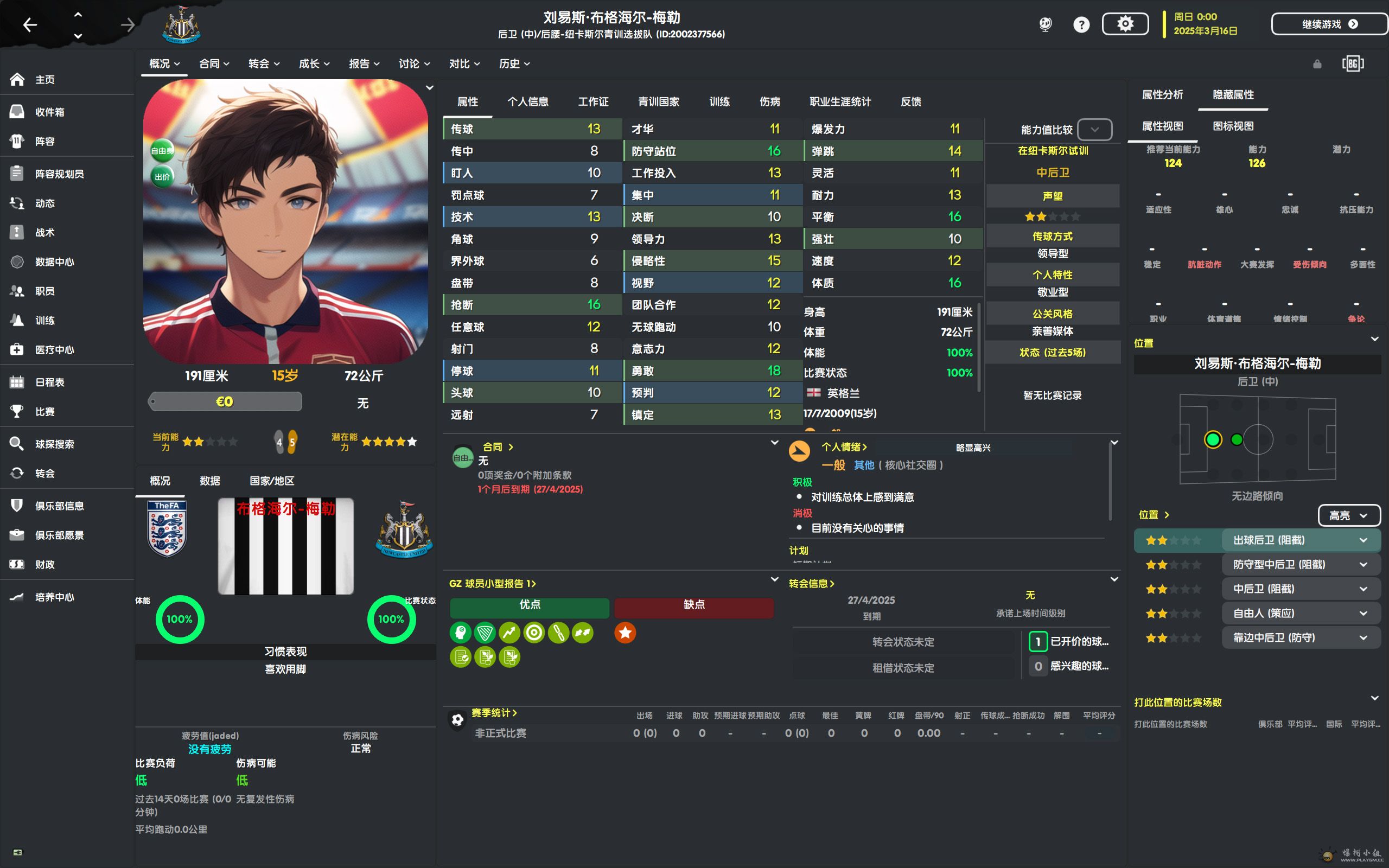Click the help question mark icon
Screen dimensions: 1389x868
pos(1081,25)
